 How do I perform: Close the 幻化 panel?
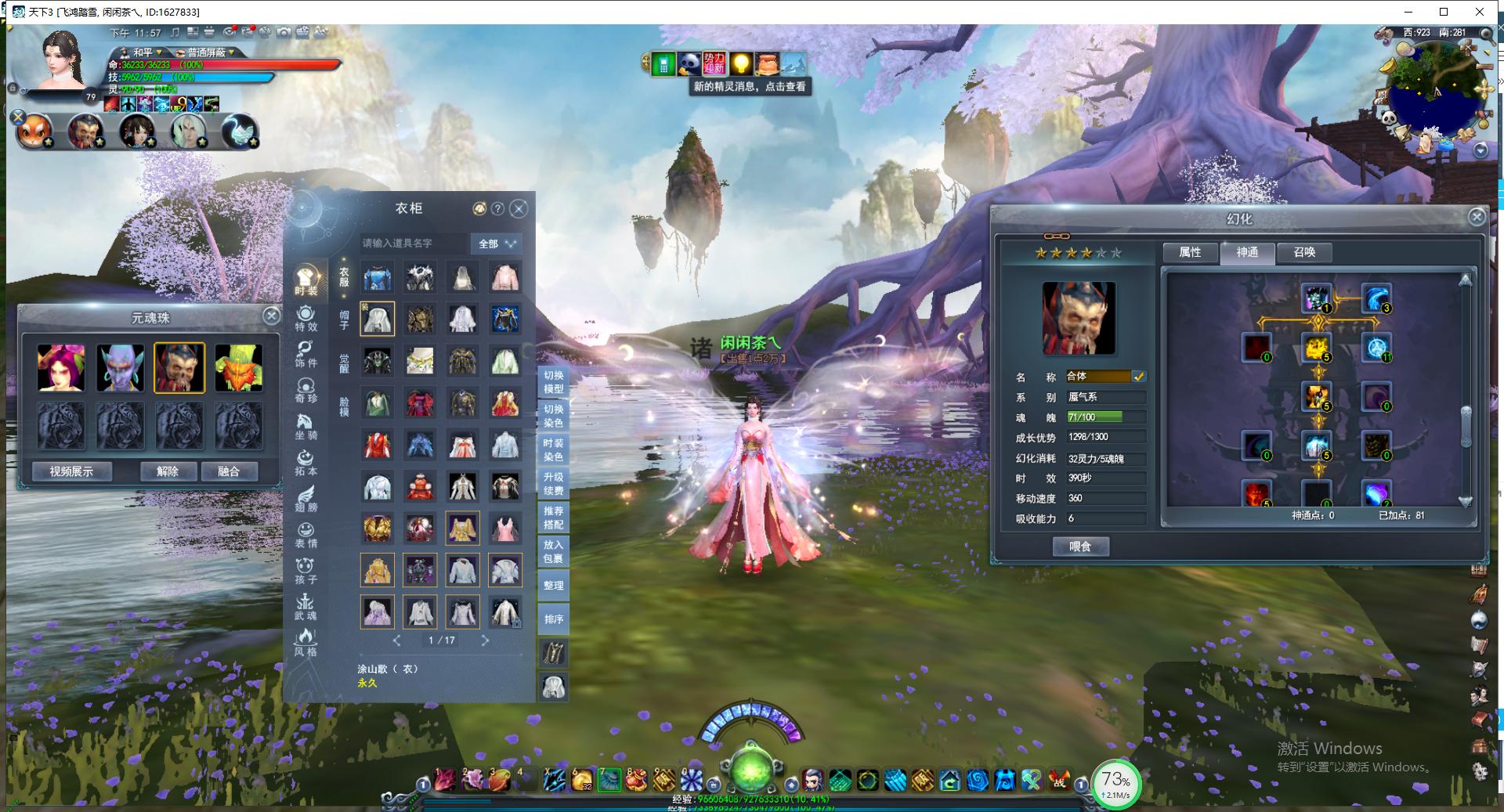click(x=1477, y=217)
